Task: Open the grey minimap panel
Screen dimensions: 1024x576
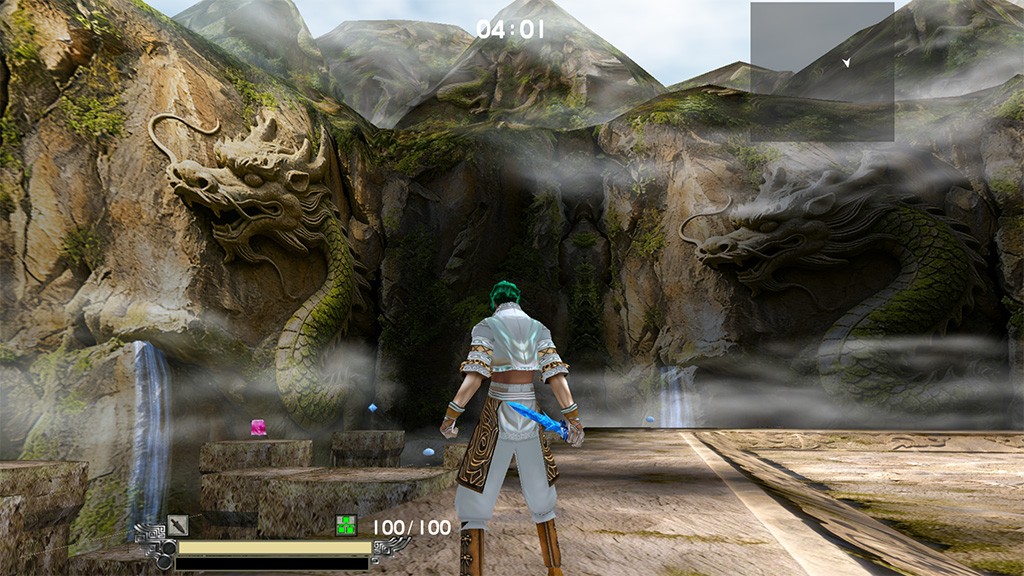Action: [x=822, y=72]
